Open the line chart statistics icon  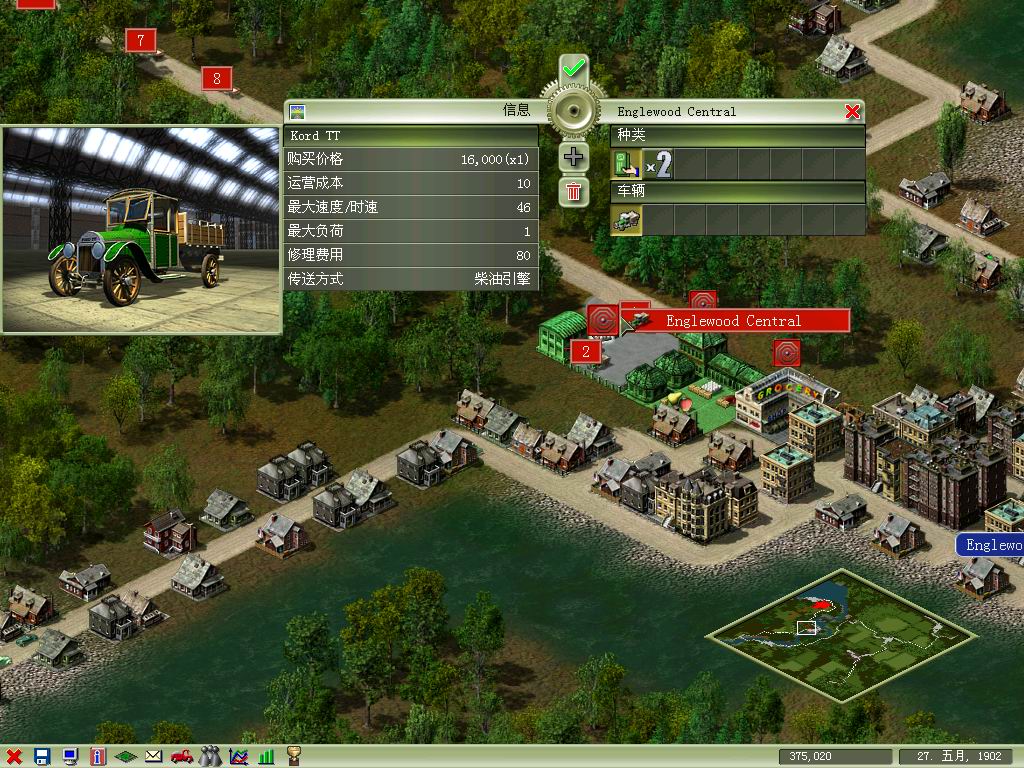238,757
